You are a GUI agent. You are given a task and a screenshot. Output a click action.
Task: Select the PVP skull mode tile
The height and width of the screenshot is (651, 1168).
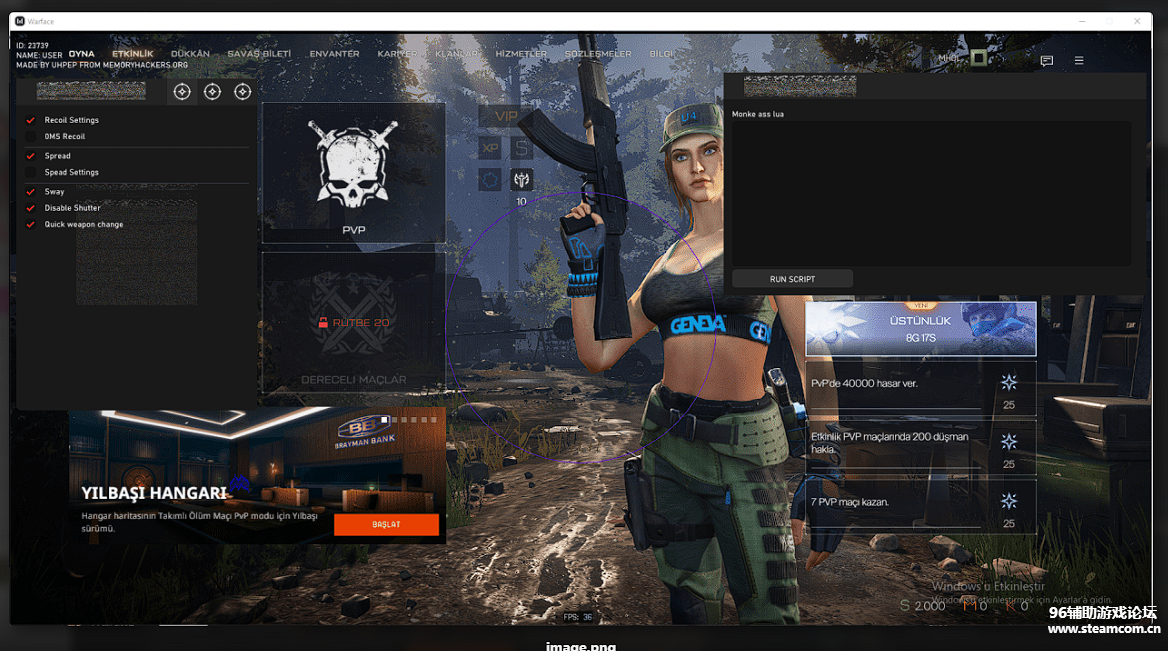[353, 173]
